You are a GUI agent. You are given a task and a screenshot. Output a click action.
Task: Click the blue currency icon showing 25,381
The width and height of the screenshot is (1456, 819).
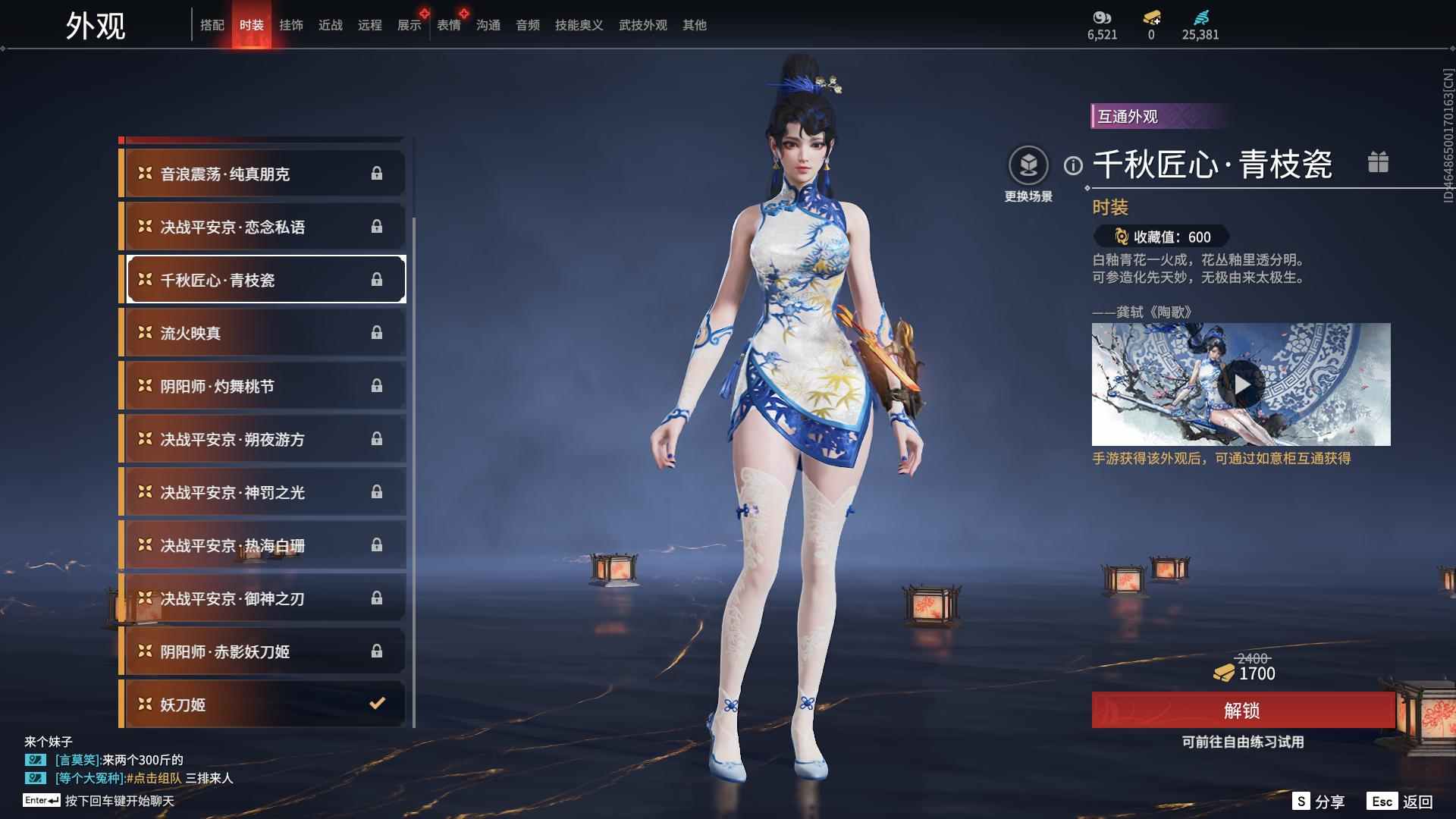pyautogui.click(x=1200, y=17)
